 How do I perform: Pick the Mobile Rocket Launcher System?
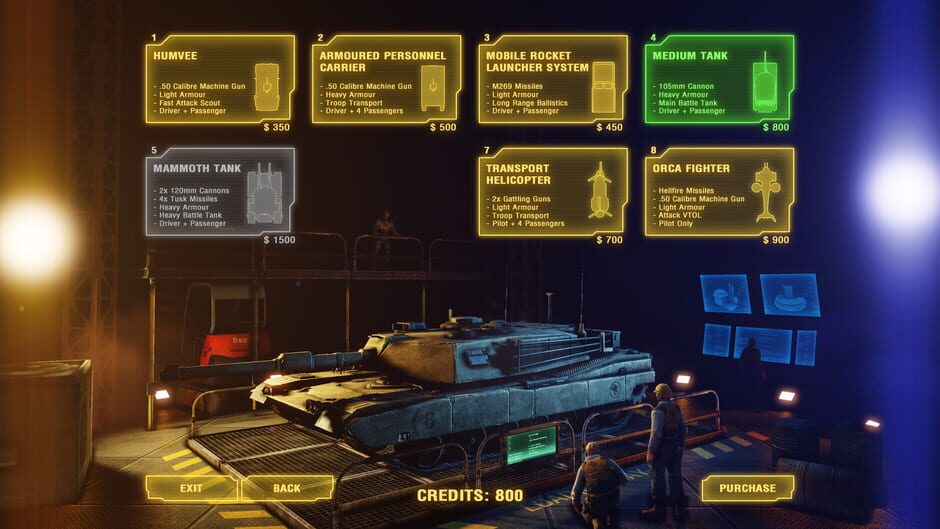pyautogui.click(x=553, y=80)
